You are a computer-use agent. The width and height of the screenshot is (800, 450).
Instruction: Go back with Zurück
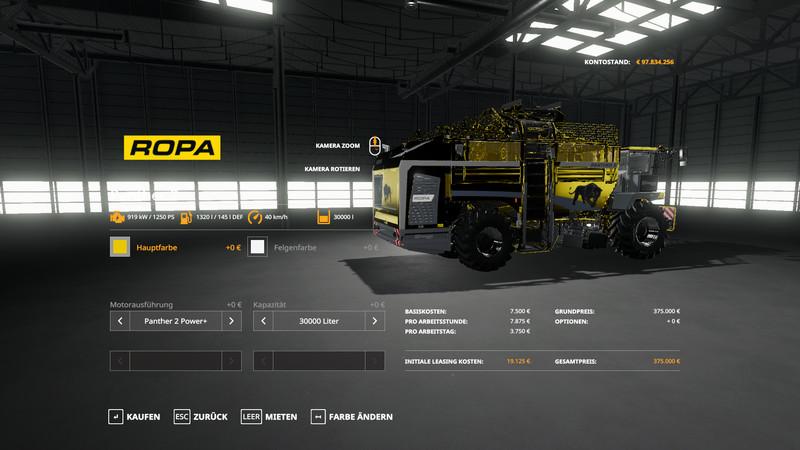click(201, 416)
